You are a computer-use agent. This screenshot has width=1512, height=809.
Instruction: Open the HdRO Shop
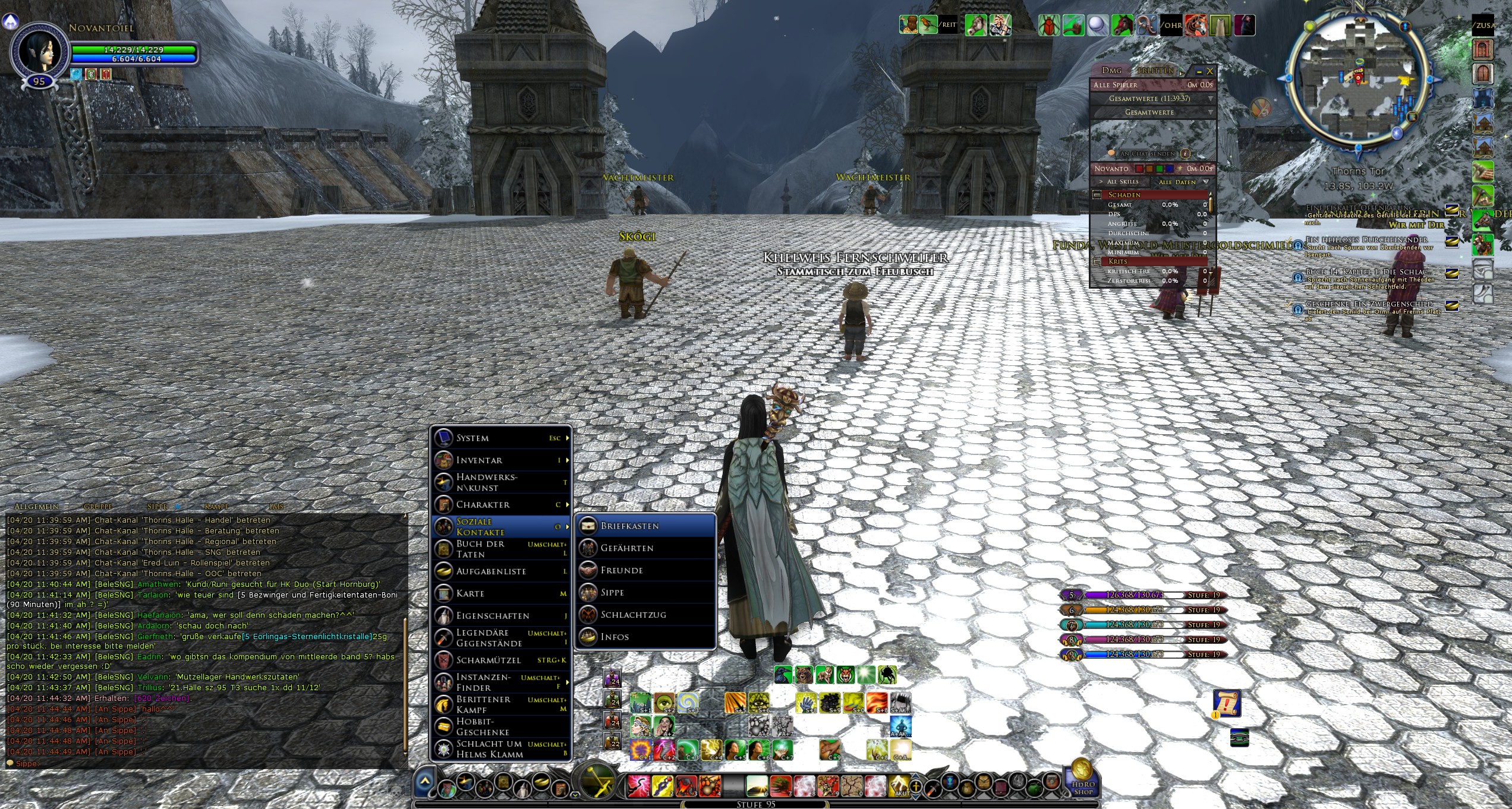(1083, 779)
